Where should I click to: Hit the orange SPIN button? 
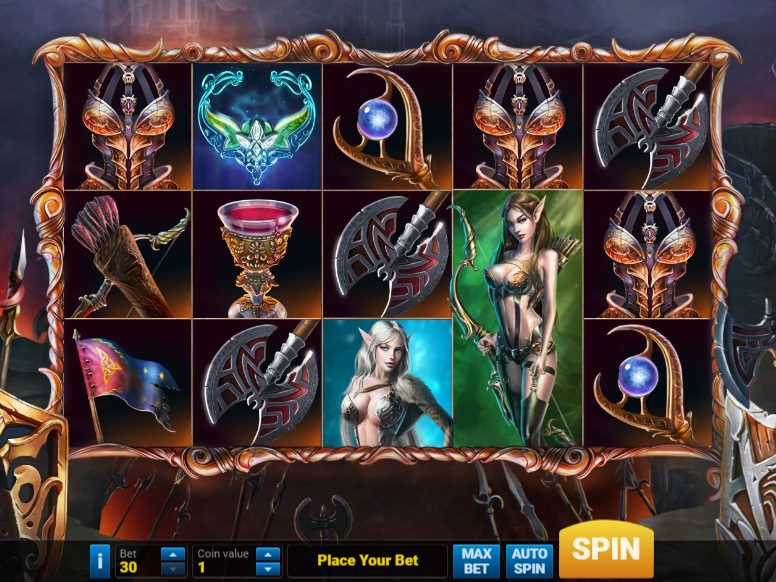point(606,551)
